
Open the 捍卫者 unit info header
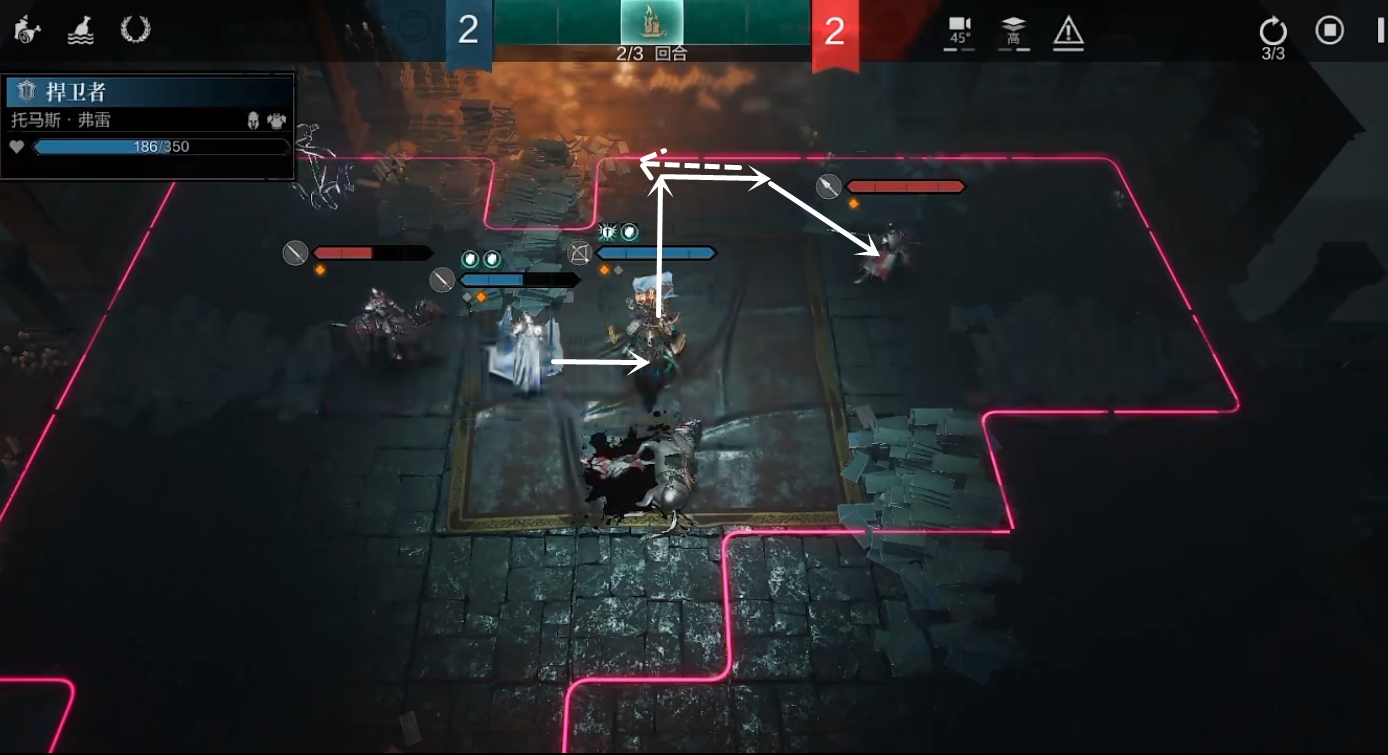coord(150,92)
